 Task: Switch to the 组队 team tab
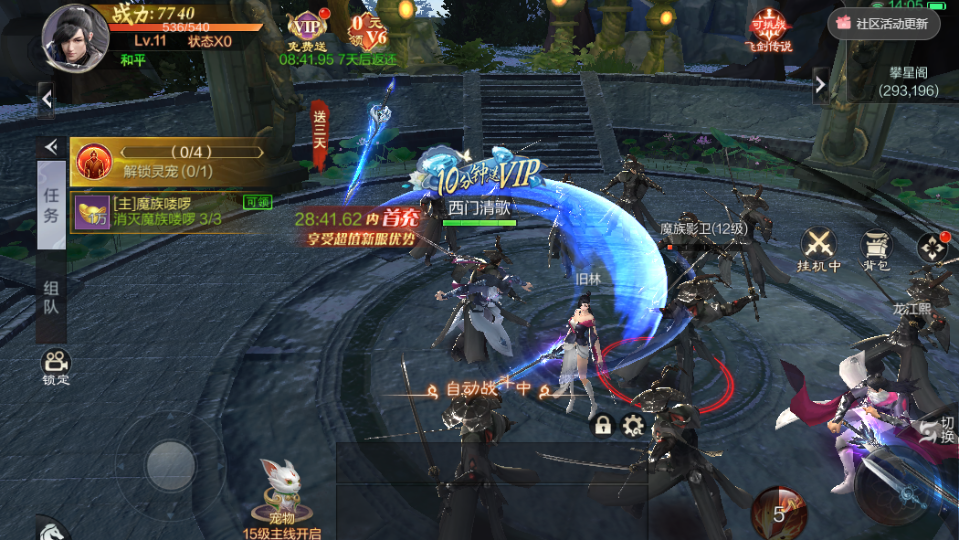click(x=51, y=297)
